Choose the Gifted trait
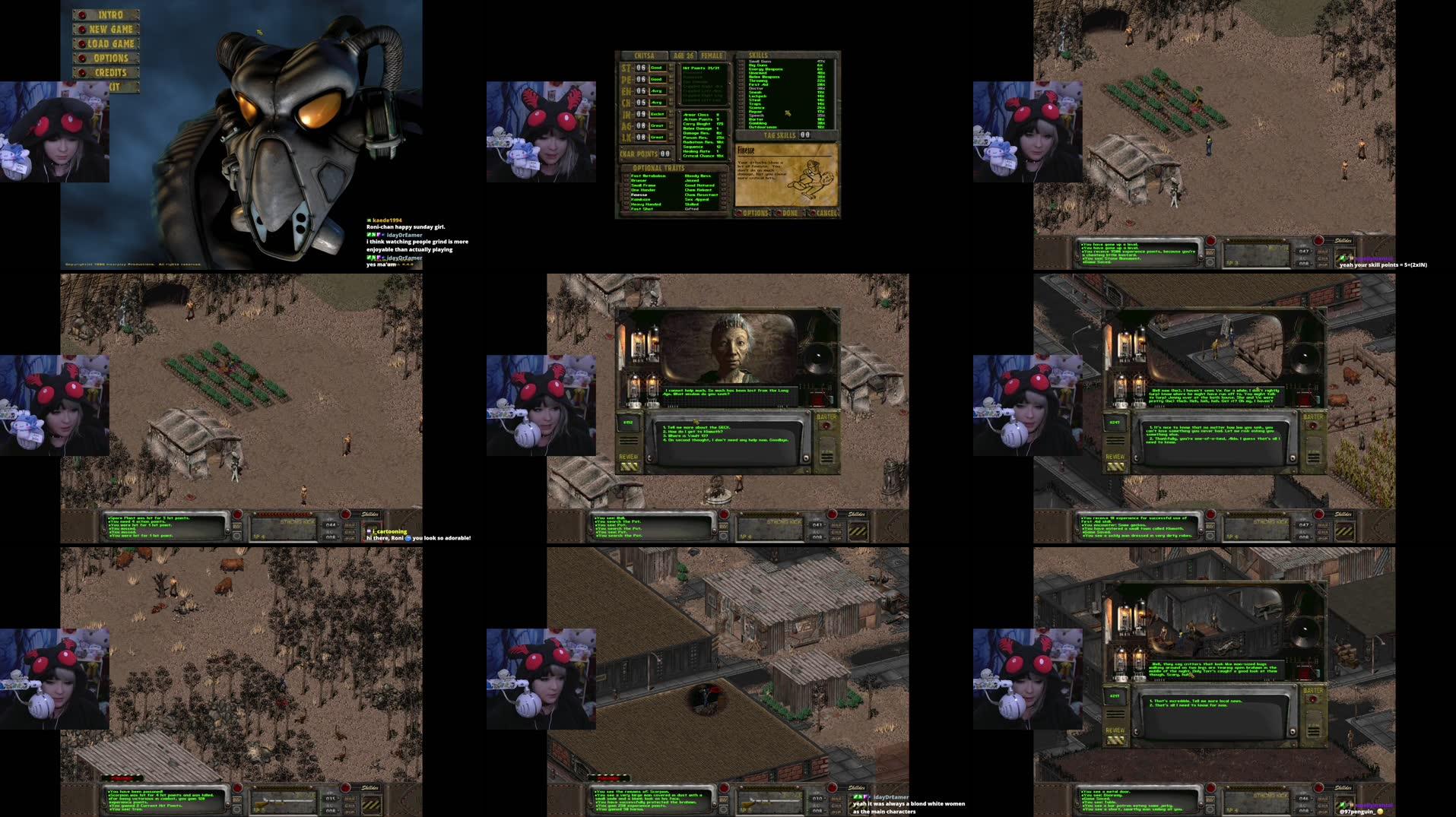1456x817 pixels. [691, 209]
